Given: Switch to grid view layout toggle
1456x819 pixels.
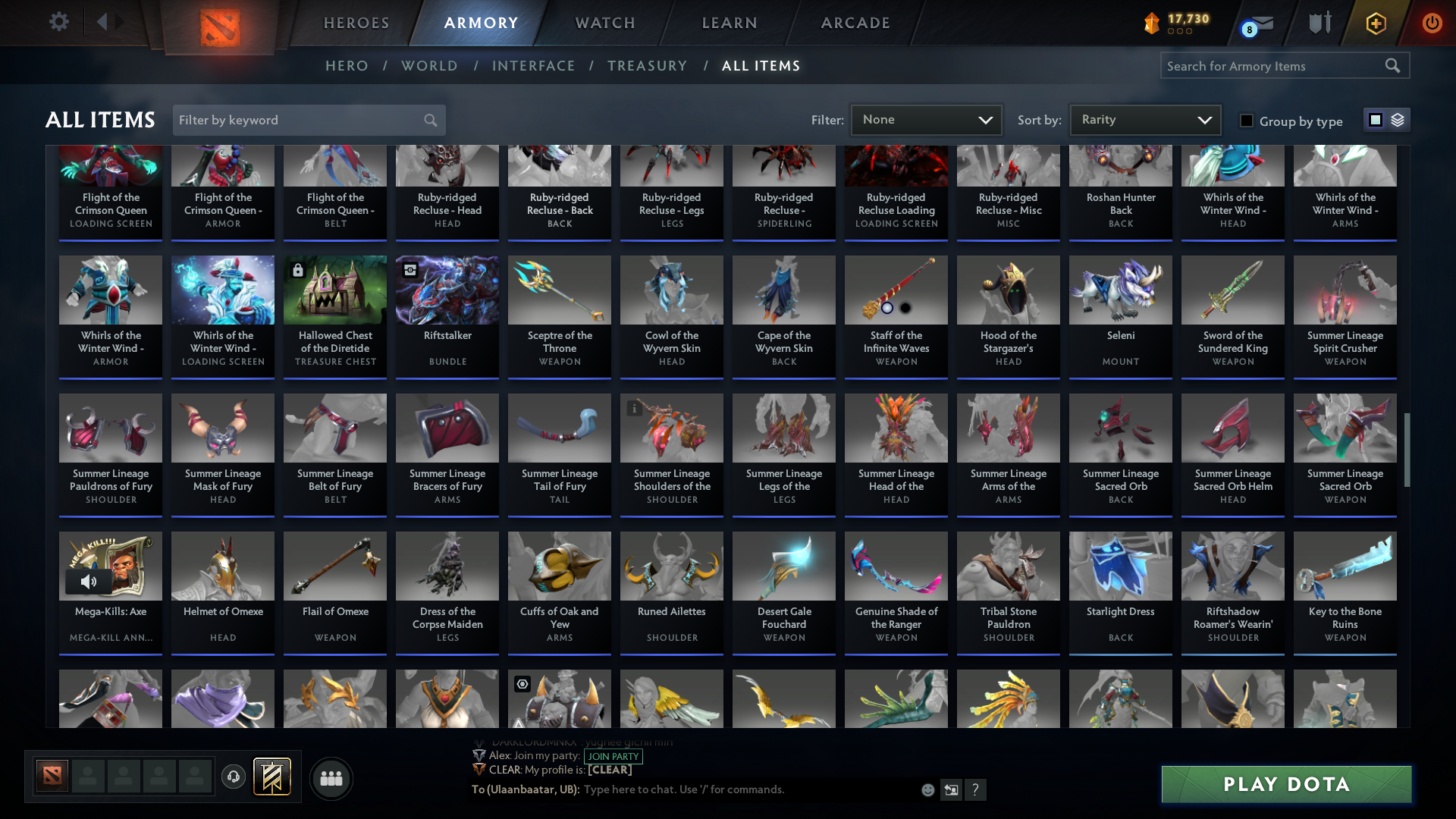Looking at the screenshot, I should click(1376, 119).
